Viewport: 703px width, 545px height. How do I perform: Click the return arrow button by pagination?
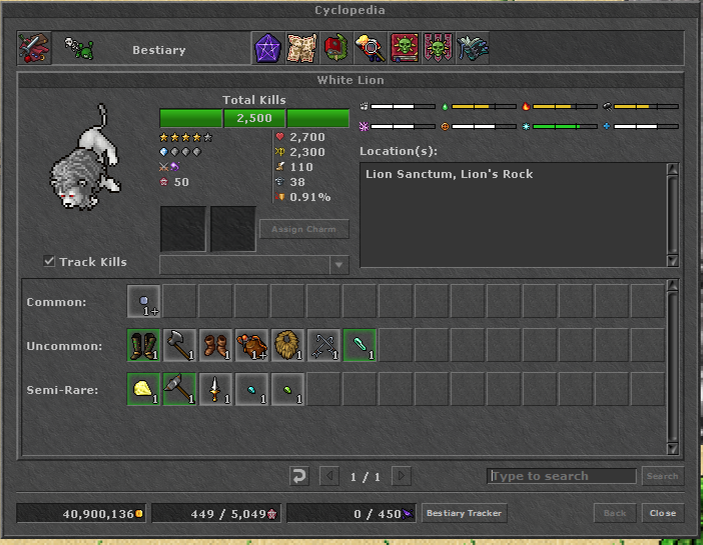pos(299,476)
